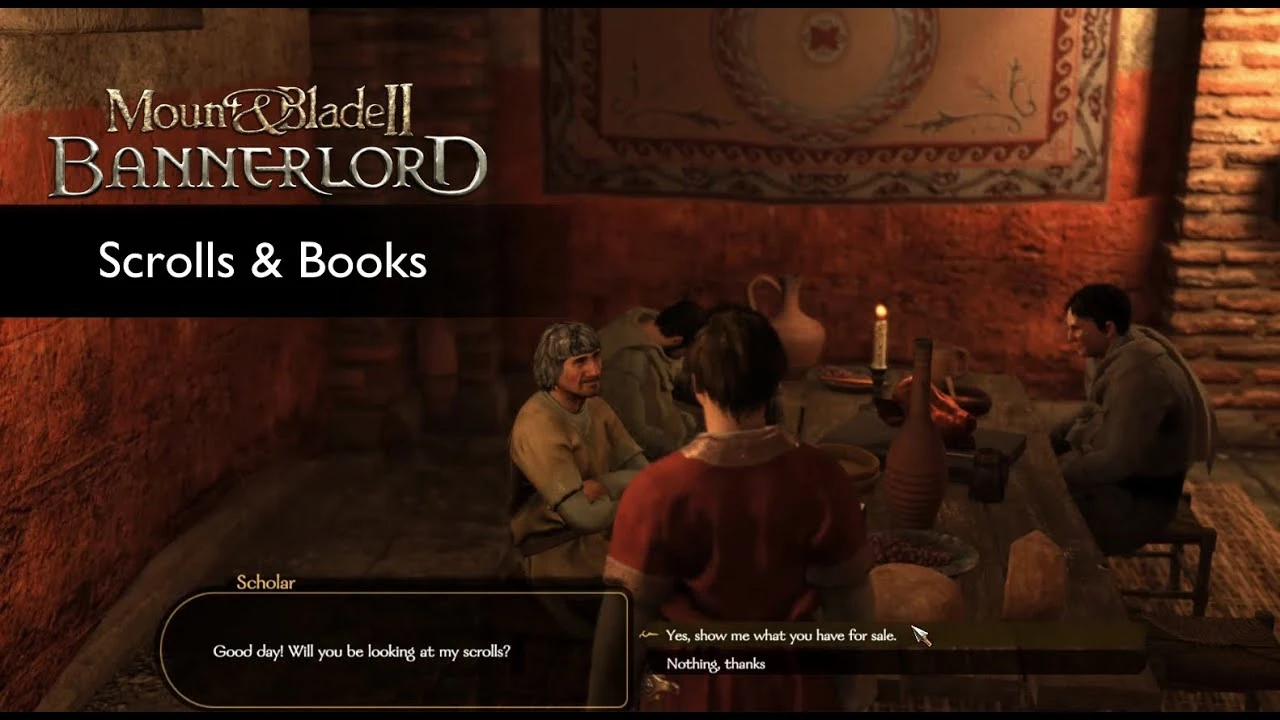The width and height of the screenshot is (1280, 720).
Task: Click the golden ornament icon below the dialogue options
Action: (662, 685)
